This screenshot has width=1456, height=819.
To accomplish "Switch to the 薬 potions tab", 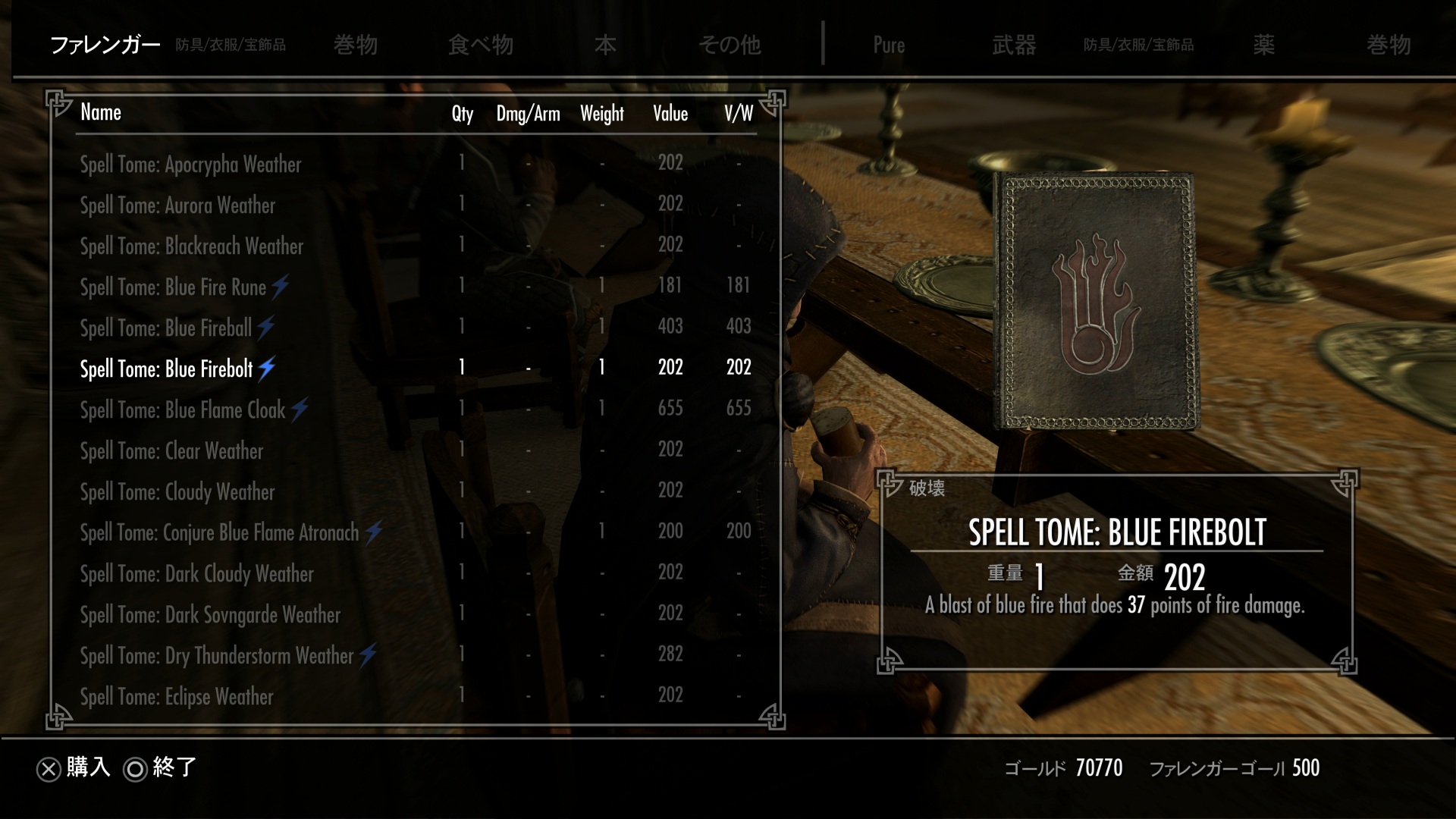I will 1263,45.
